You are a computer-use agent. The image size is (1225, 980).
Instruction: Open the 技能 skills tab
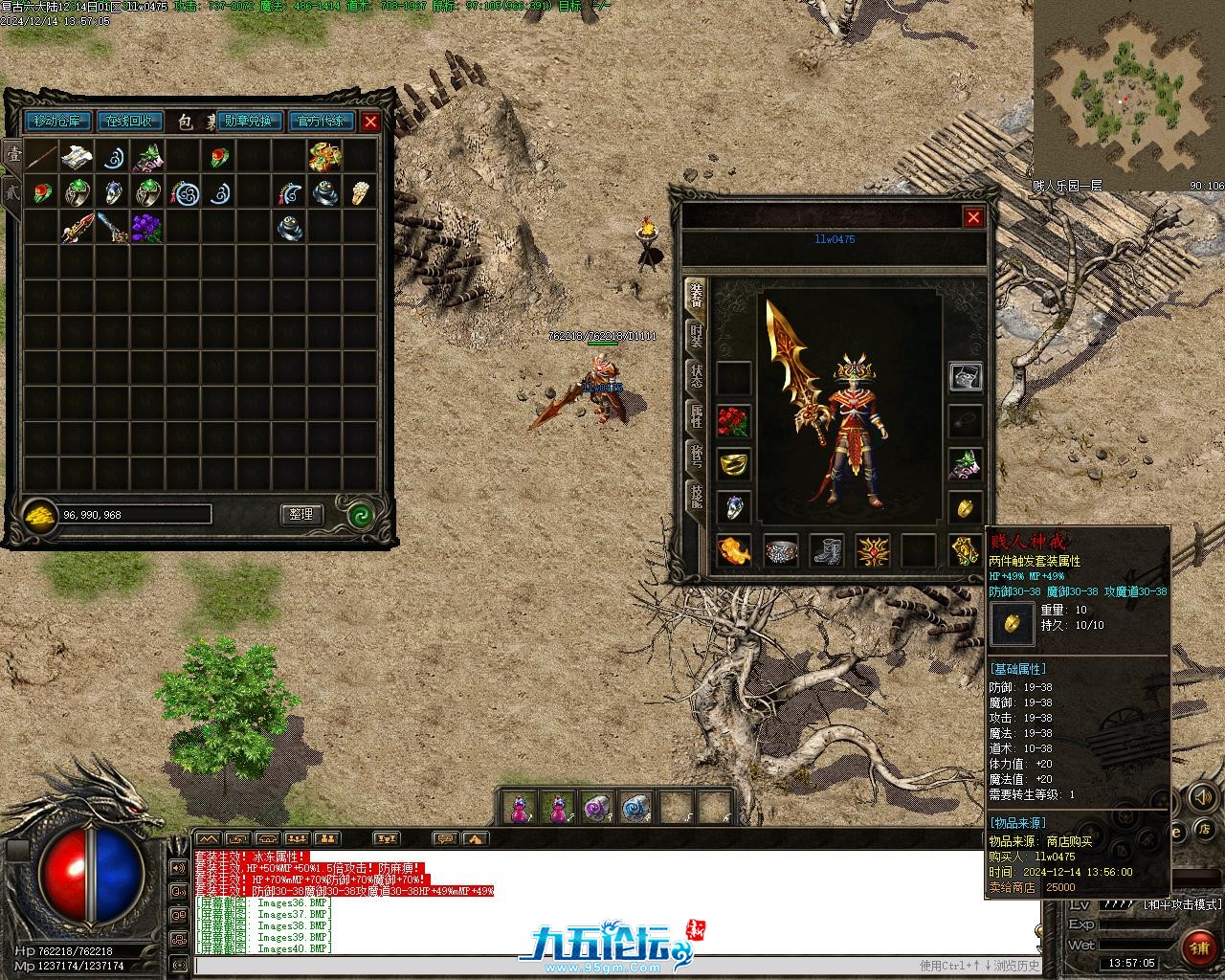pos(696,495)
